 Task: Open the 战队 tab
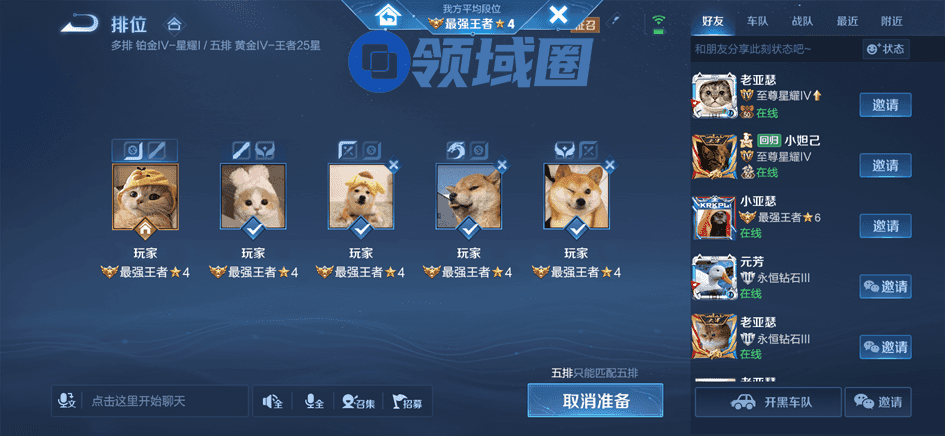point(803,21)
